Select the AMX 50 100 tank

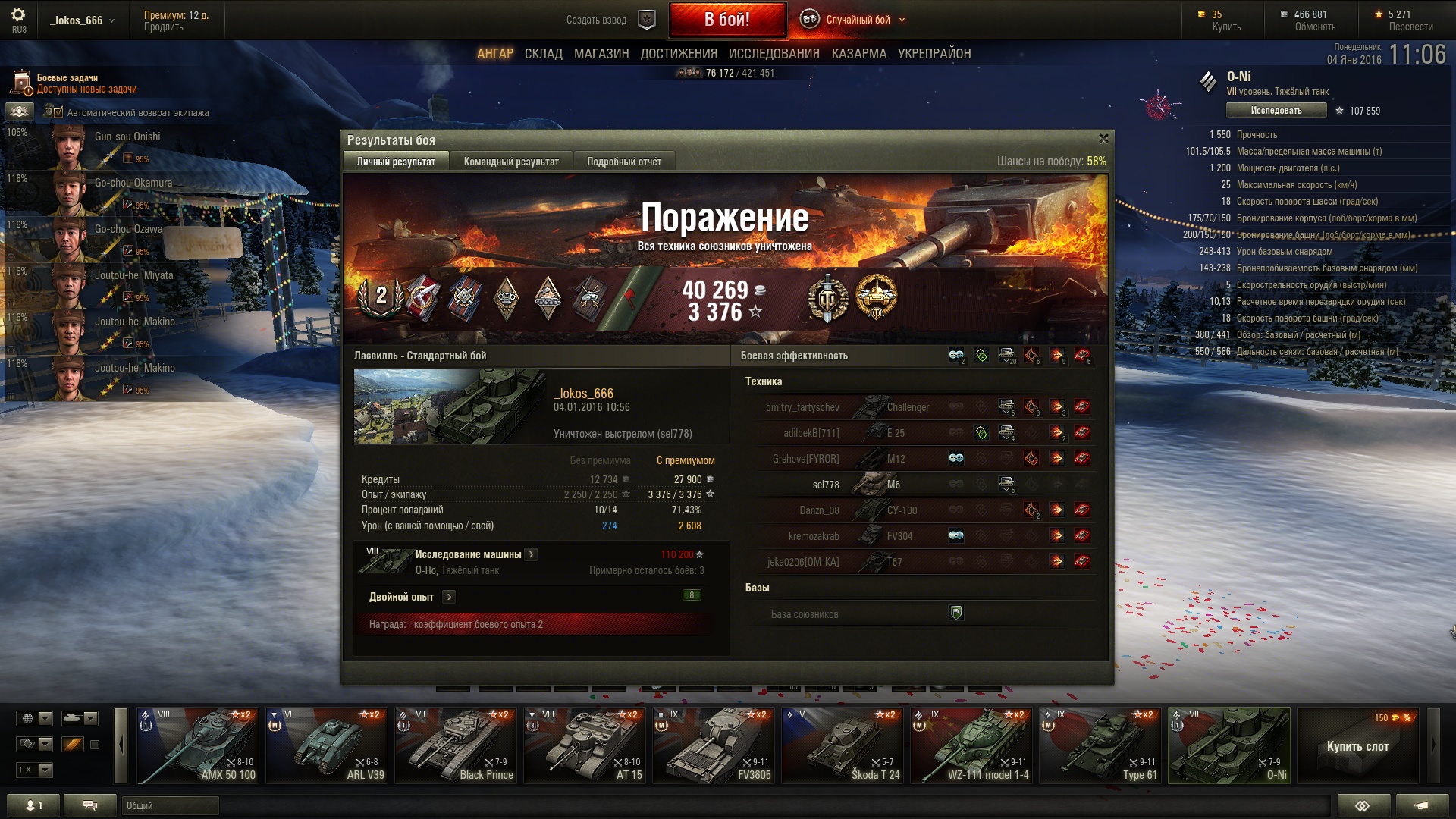[x=198, y=745]
